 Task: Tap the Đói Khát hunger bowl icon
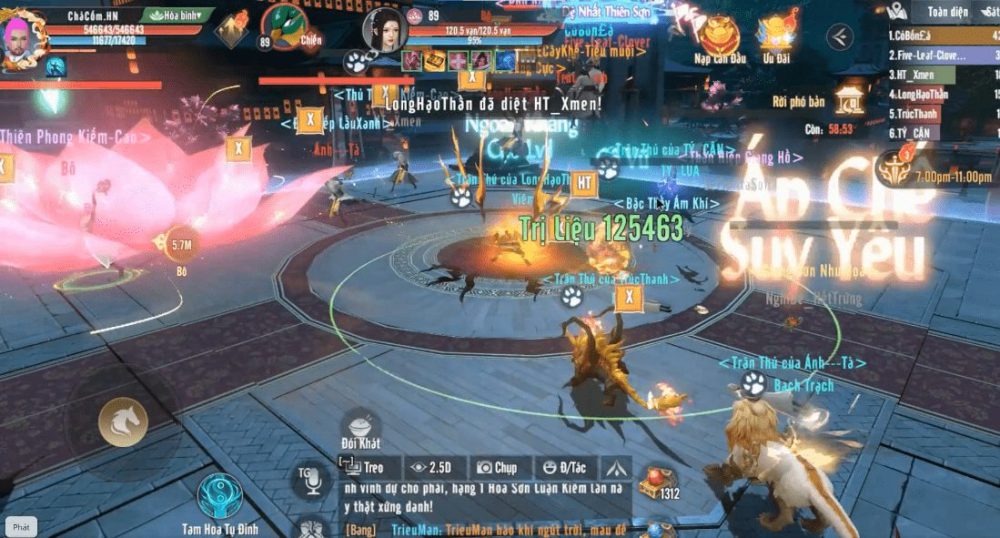361,425
